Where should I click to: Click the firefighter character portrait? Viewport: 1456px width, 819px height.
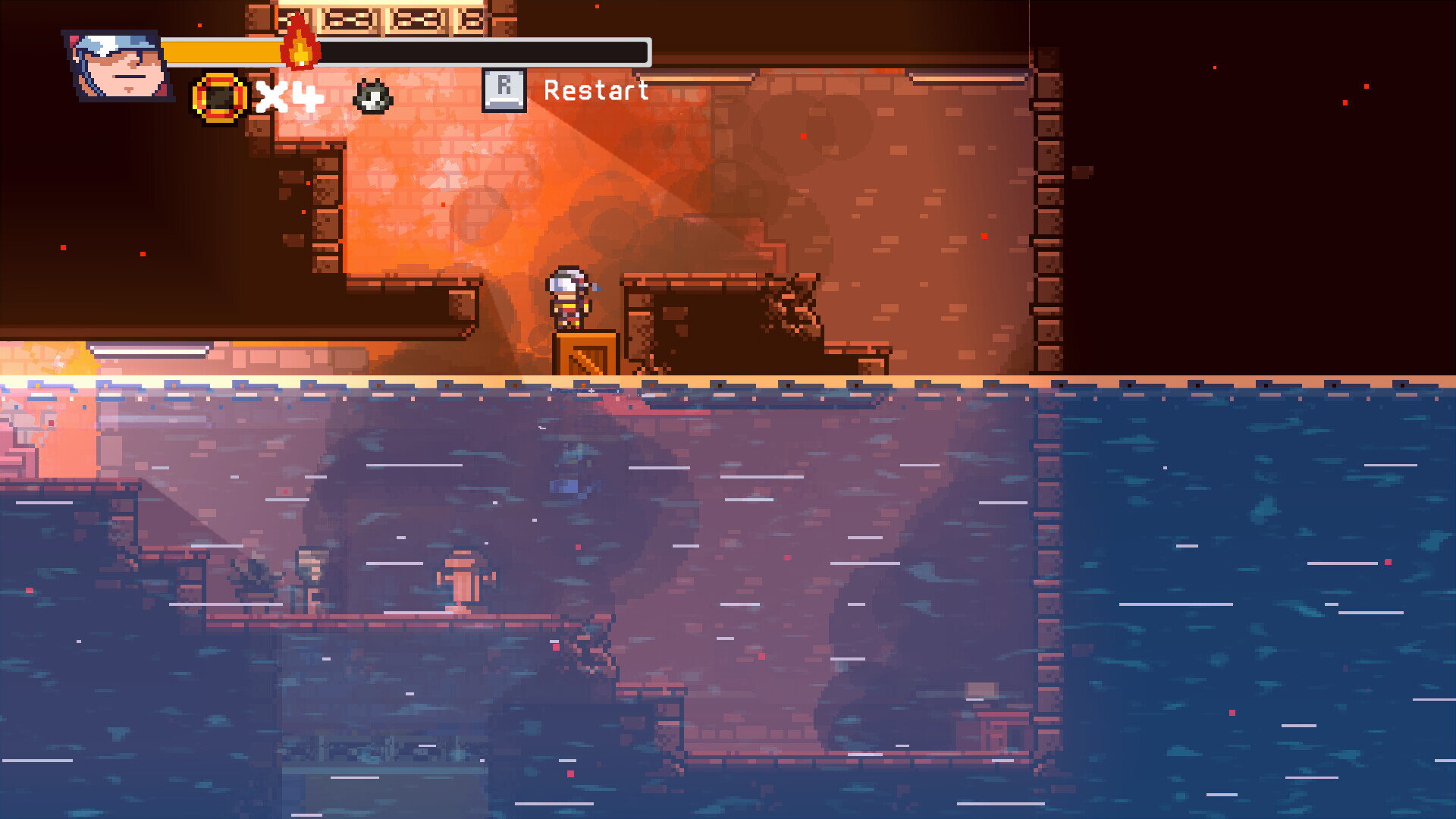pos(118,66)
